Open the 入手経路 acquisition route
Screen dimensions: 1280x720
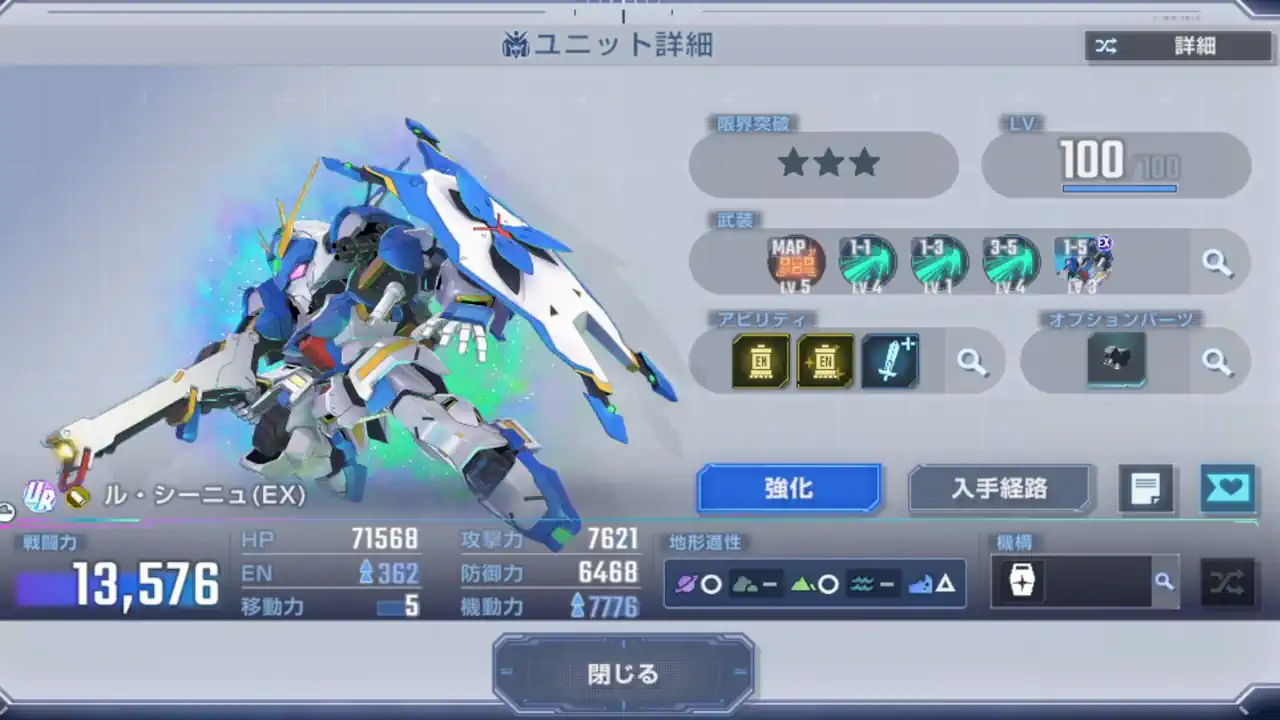1000,489
